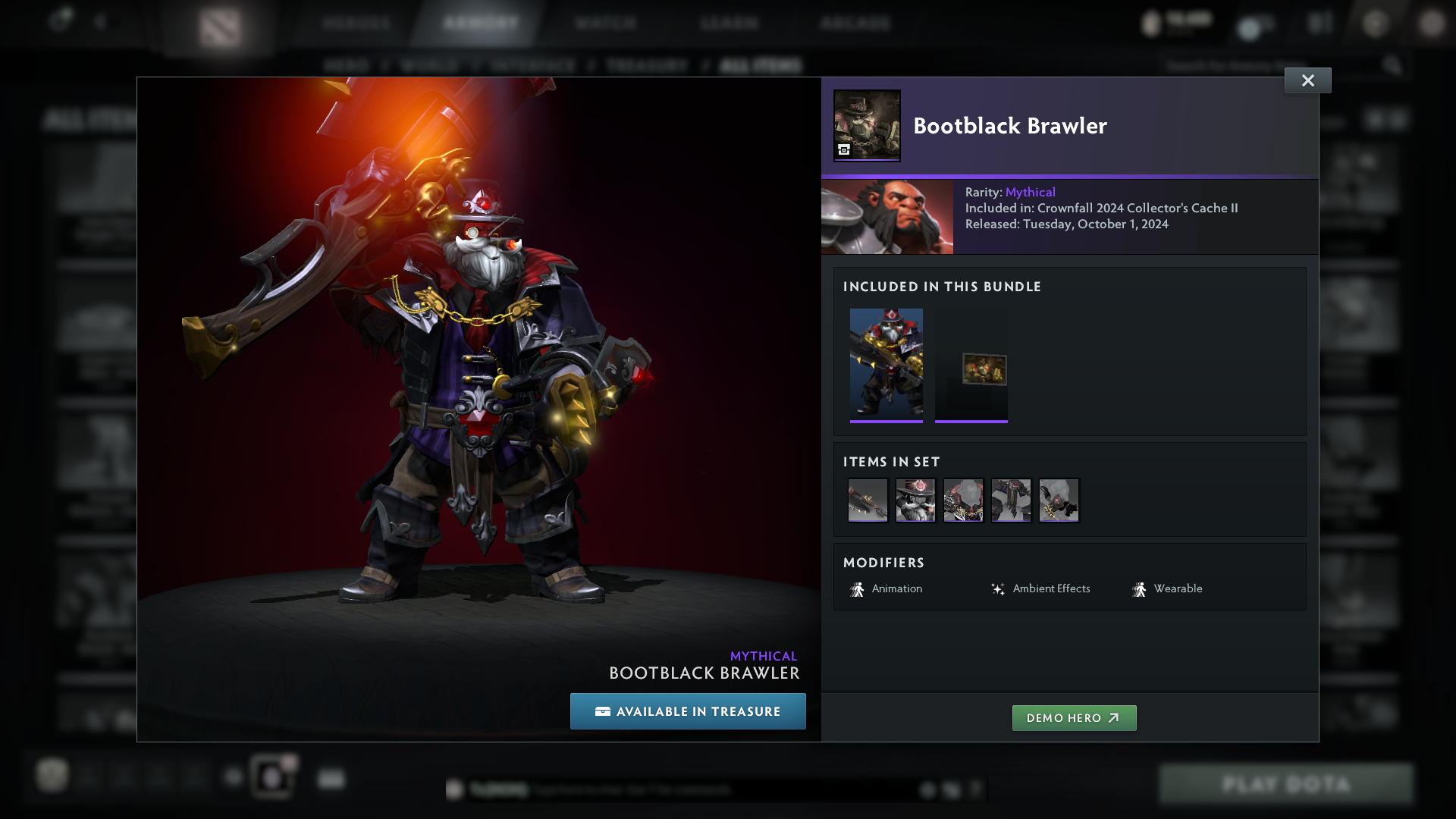The width and height of the screenshot is (1456, 819).
Task: Select the gold-chain shoulder armor set item
Action: (x=963, y=500)
